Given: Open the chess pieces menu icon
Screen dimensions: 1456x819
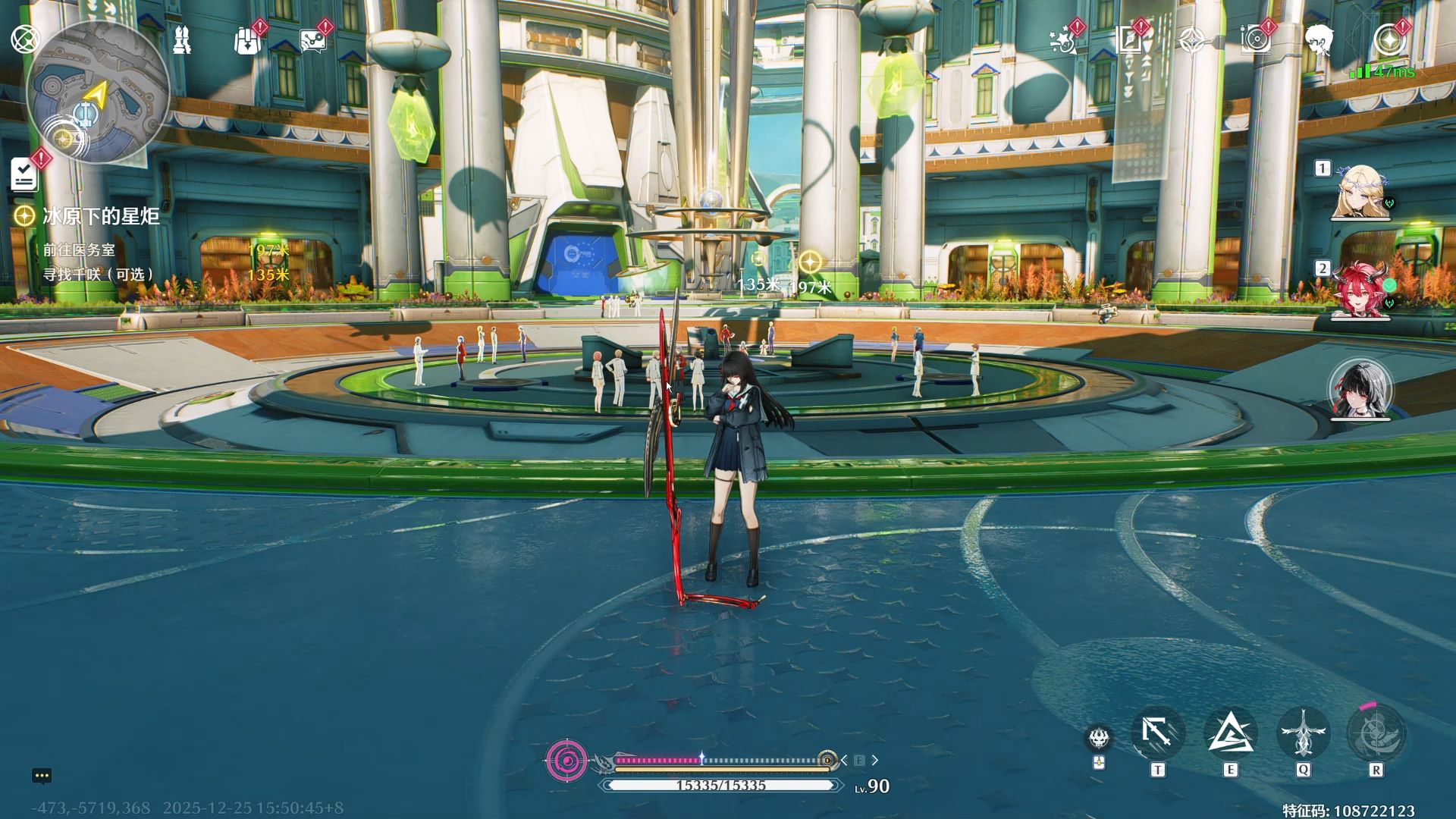Looking at the screenshot, I should click(x=182, y=39).
